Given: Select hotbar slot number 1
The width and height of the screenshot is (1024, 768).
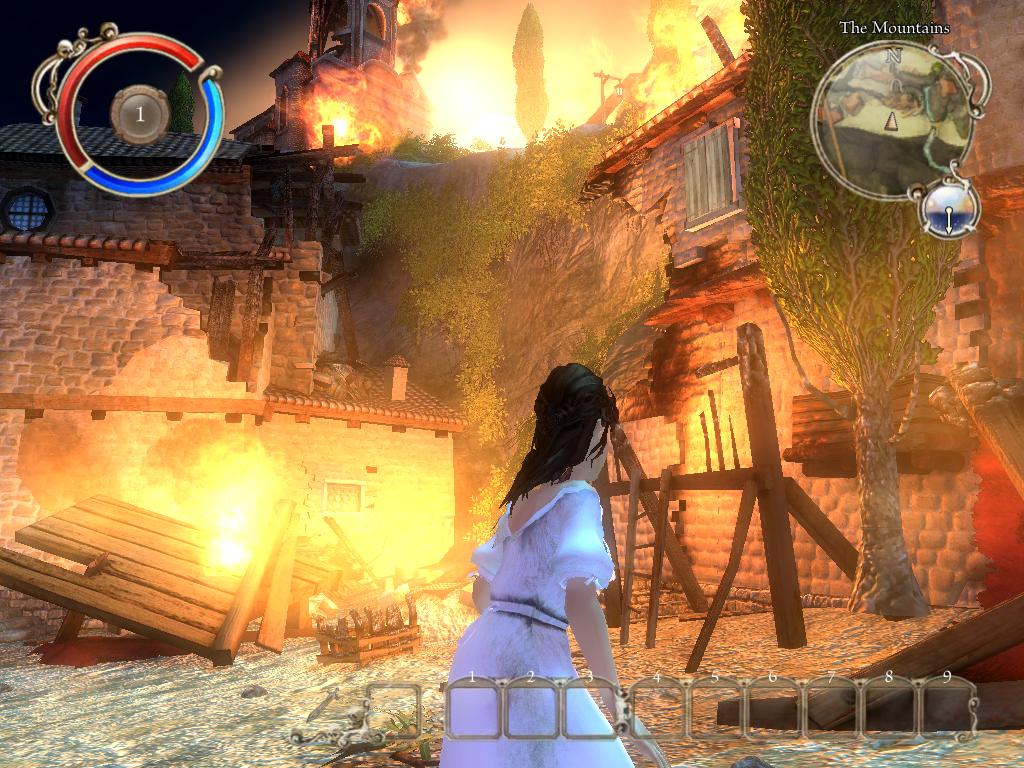Looking at the screenshot, I should click(472, 710).
